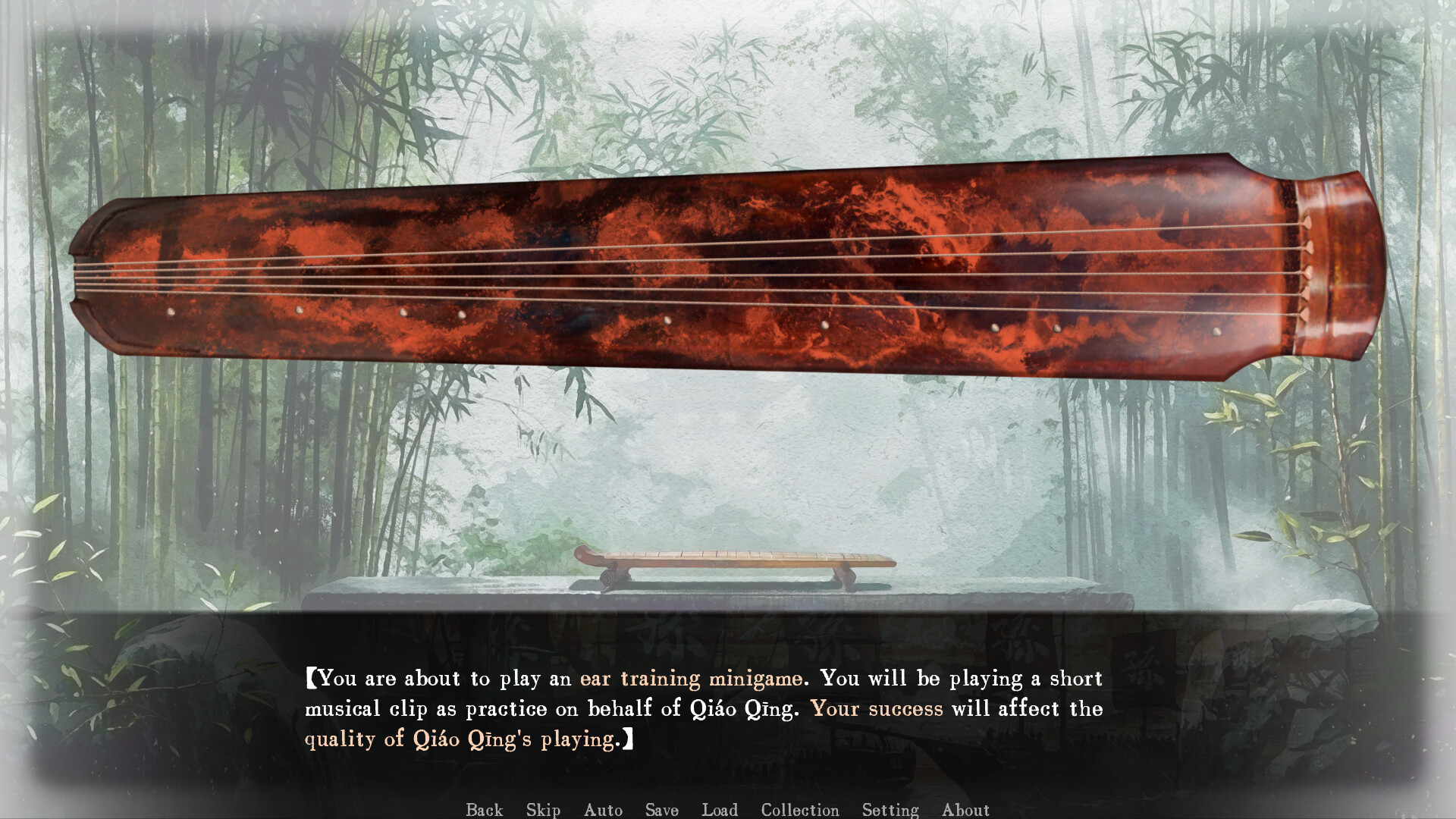1456x819 pixels.
Task: View the About screen
Action: coord(966,810)
